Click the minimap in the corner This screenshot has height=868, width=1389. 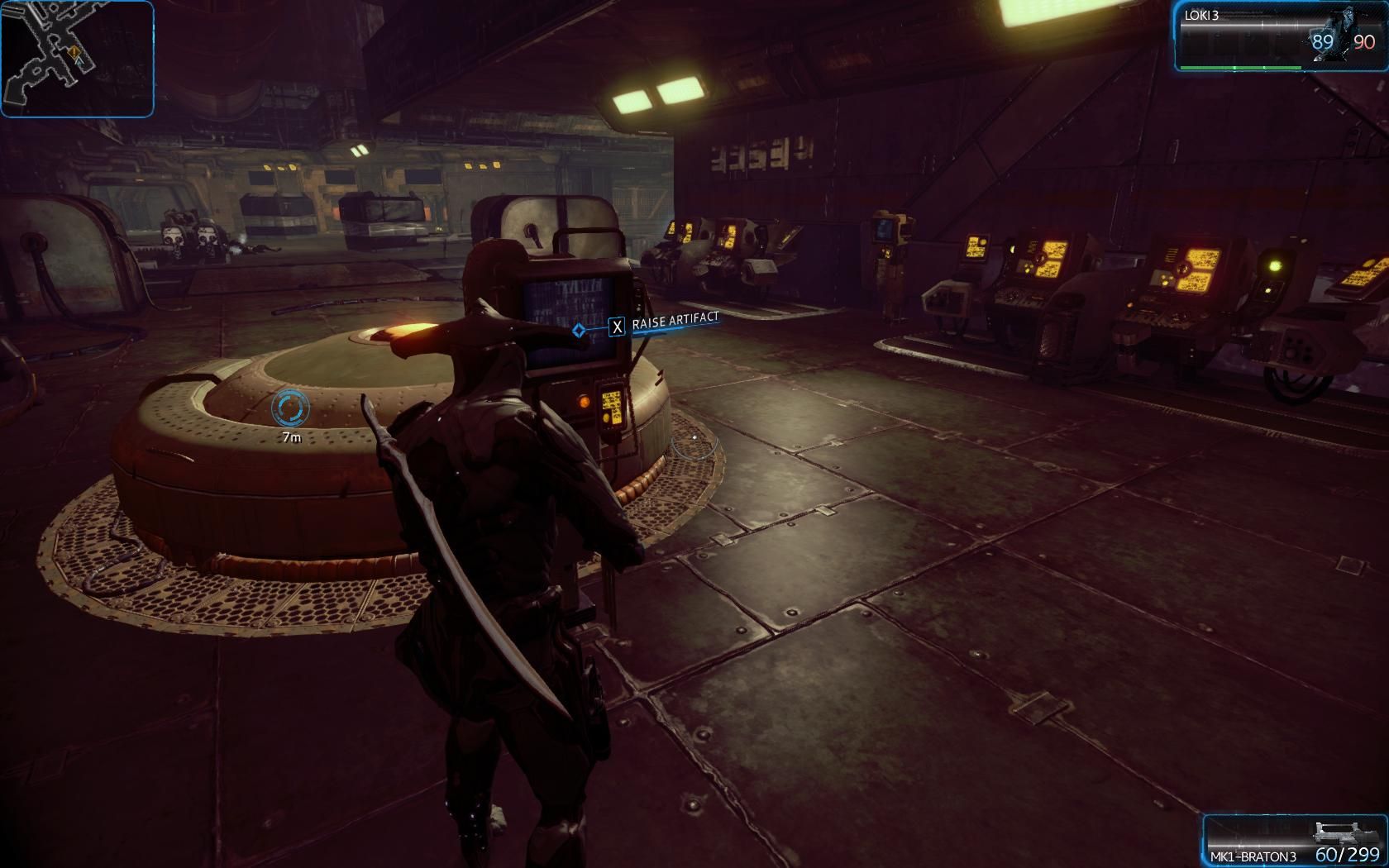point(77,58)
